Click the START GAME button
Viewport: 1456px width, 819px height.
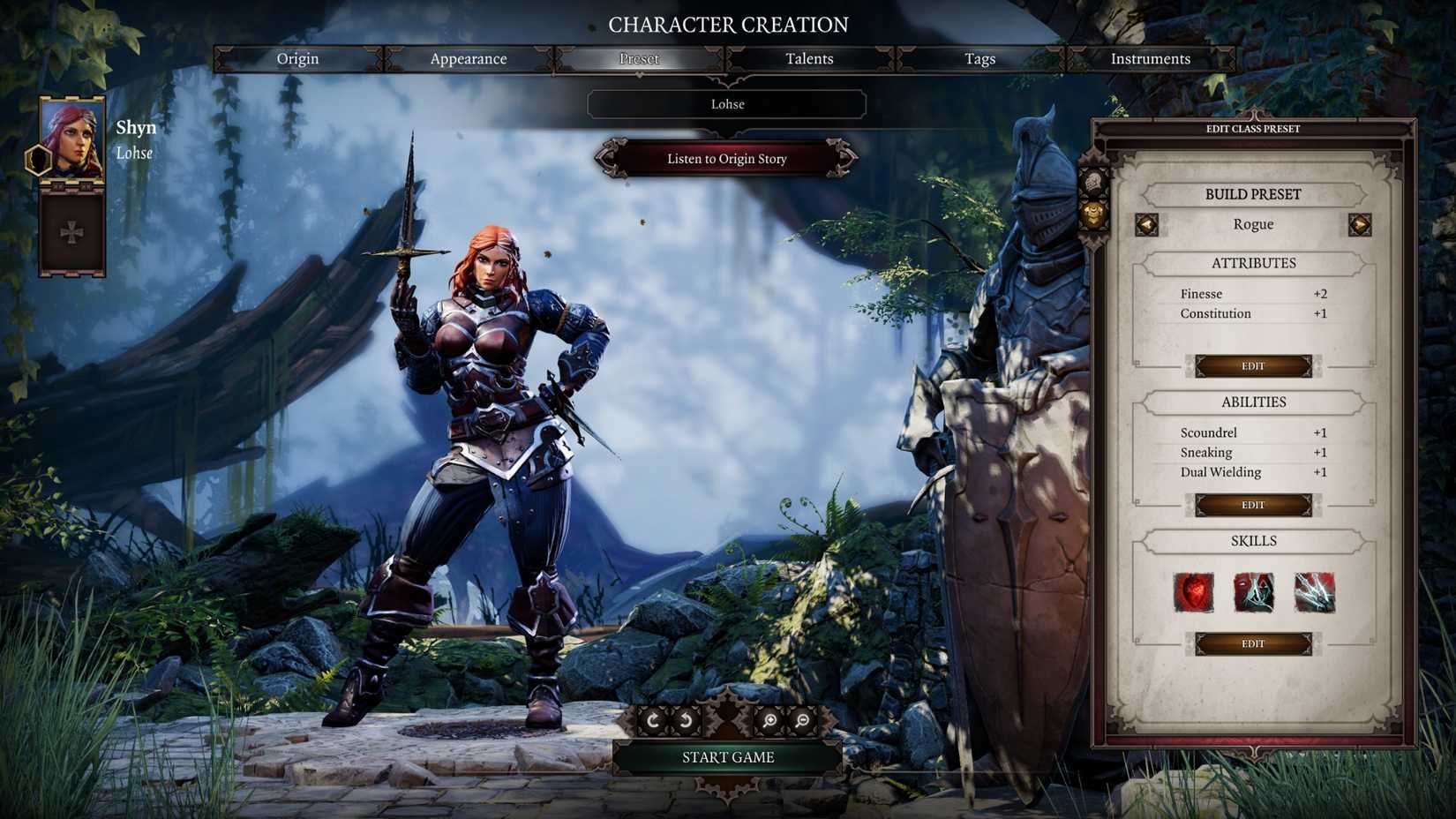pos(727,756)
